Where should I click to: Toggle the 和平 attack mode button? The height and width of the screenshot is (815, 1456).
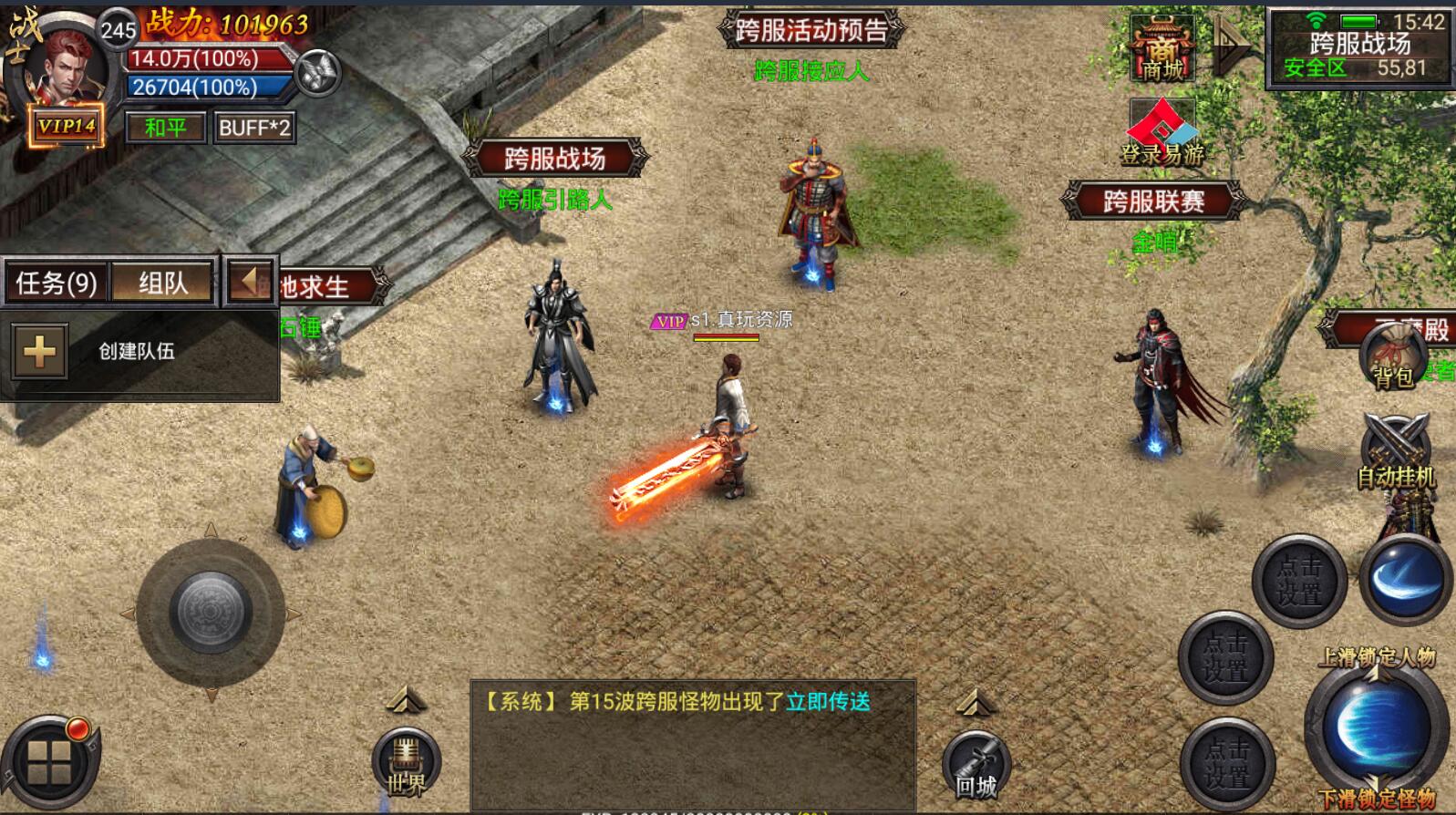point(165,128)
